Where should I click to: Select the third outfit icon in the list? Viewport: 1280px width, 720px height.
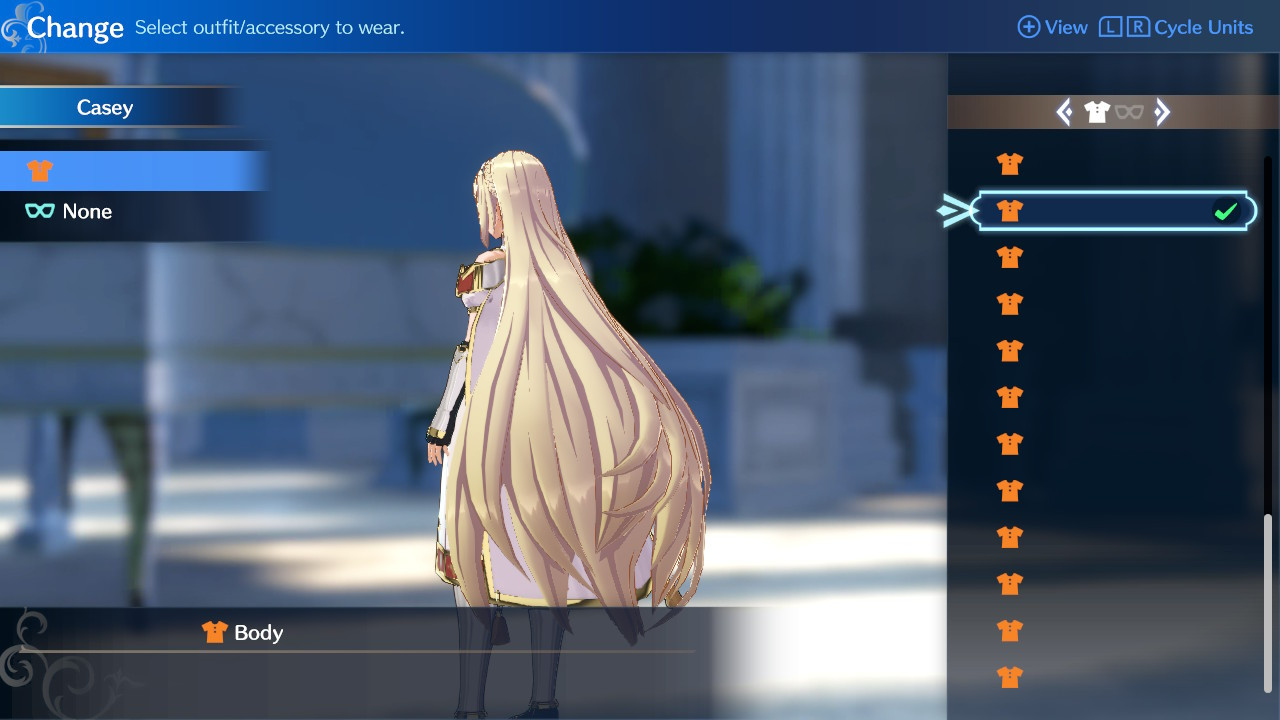tap(1009, 257)
